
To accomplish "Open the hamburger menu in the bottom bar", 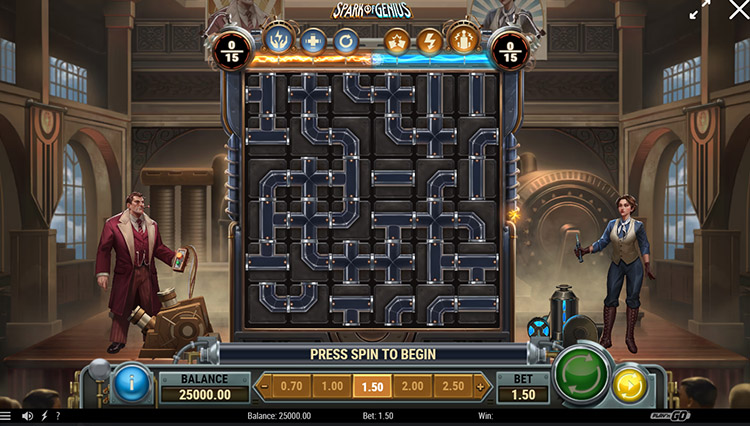I will pos(7,416).
